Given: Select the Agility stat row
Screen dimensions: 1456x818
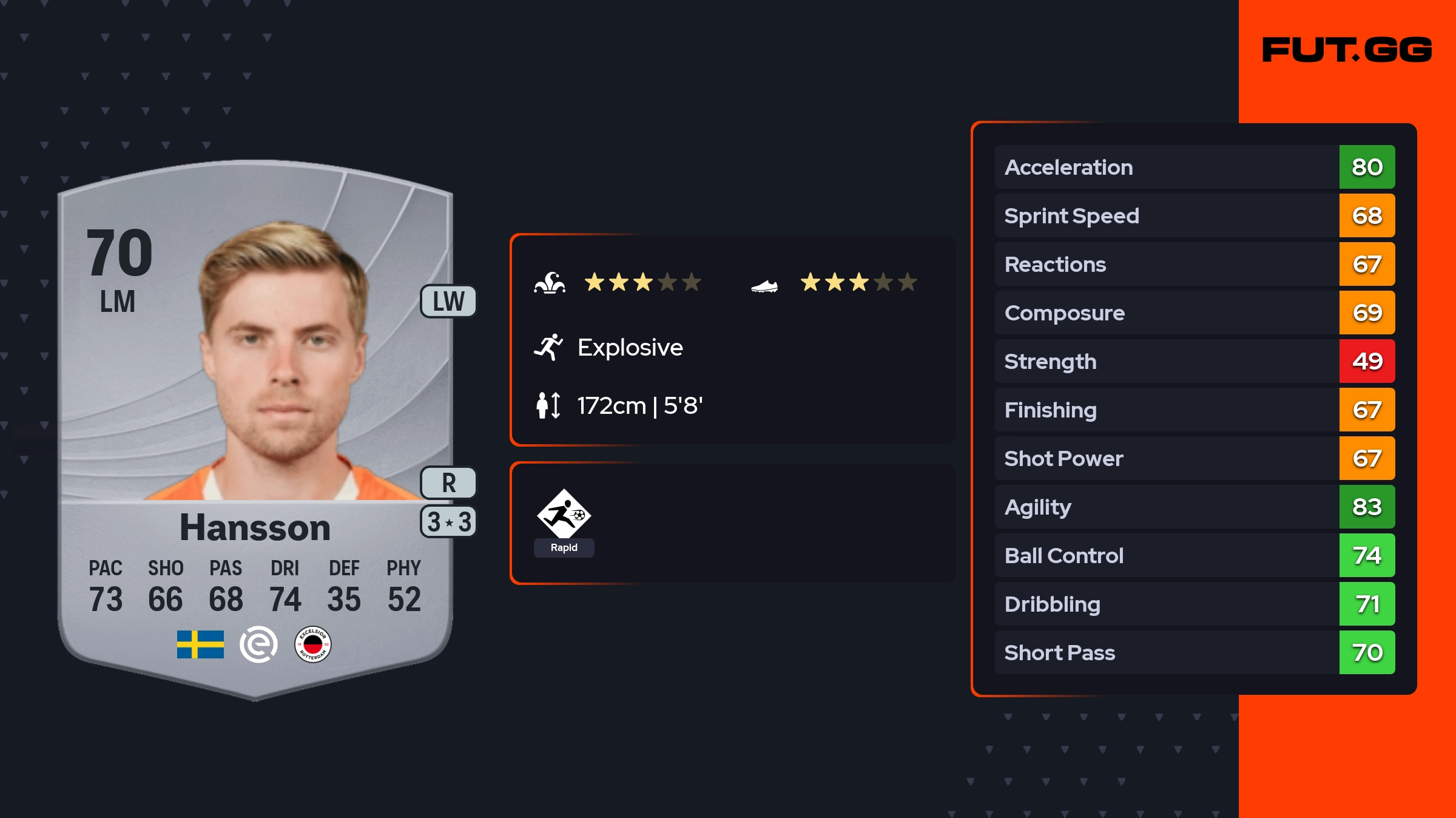Looking at the screenshot, I should tap(1194, 507).
